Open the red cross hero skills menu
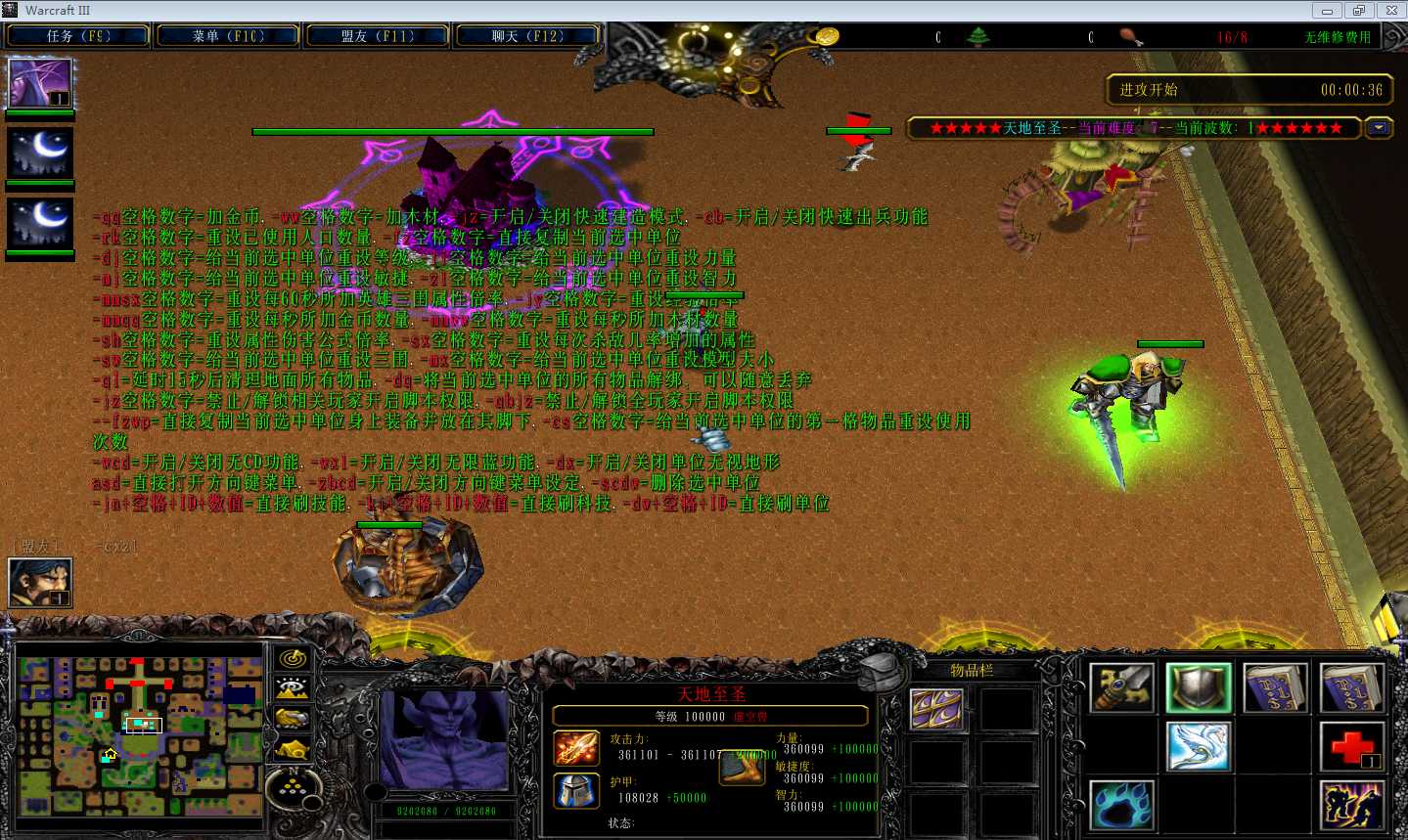 click(1351, 746)
